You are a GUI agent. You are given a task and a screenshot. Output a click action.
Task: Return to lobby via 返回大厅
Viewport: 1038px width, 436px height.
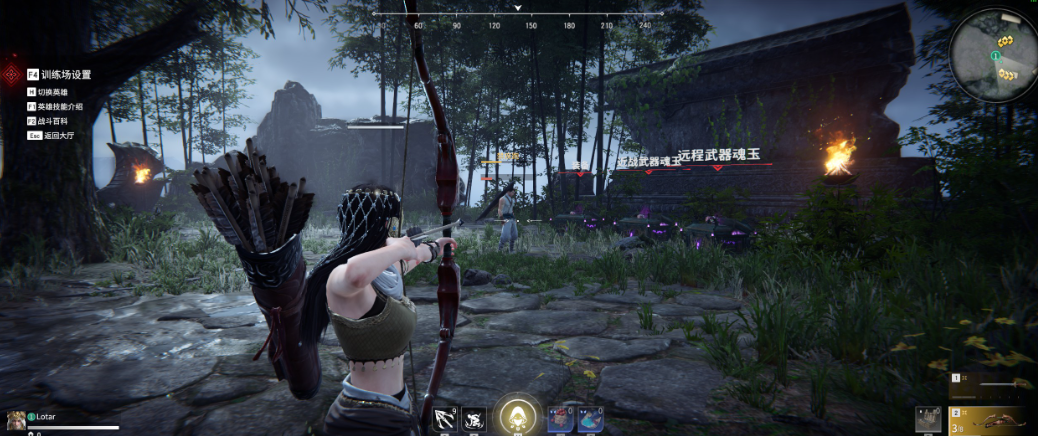point(54,134)
